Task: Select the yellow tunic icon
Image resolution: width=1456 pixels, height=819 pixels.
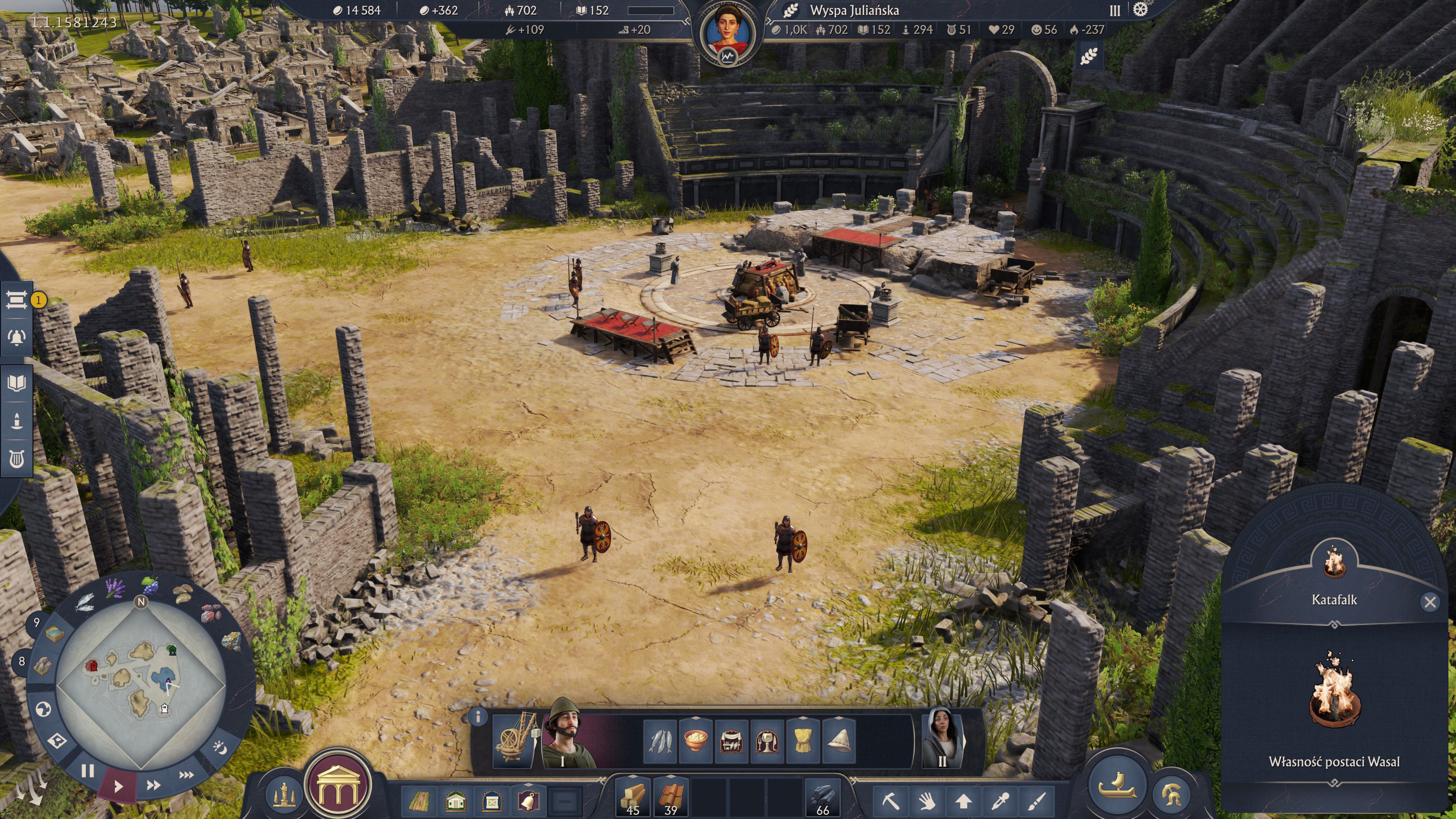Action: pos(803,741)
